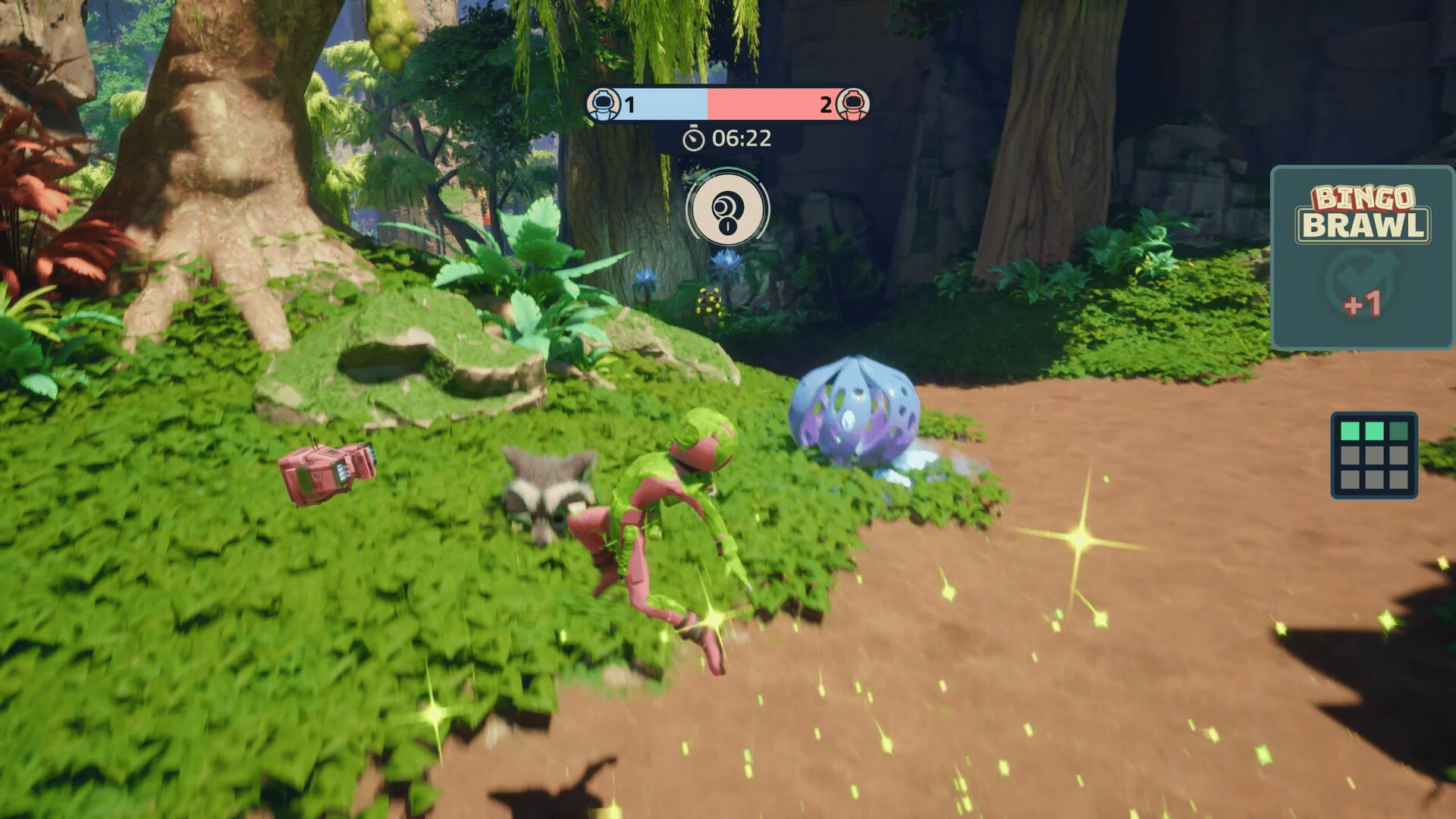This screenshot has height=819, width=1456.
Task: Open the bingo card grid icon
Action: 1373,455
